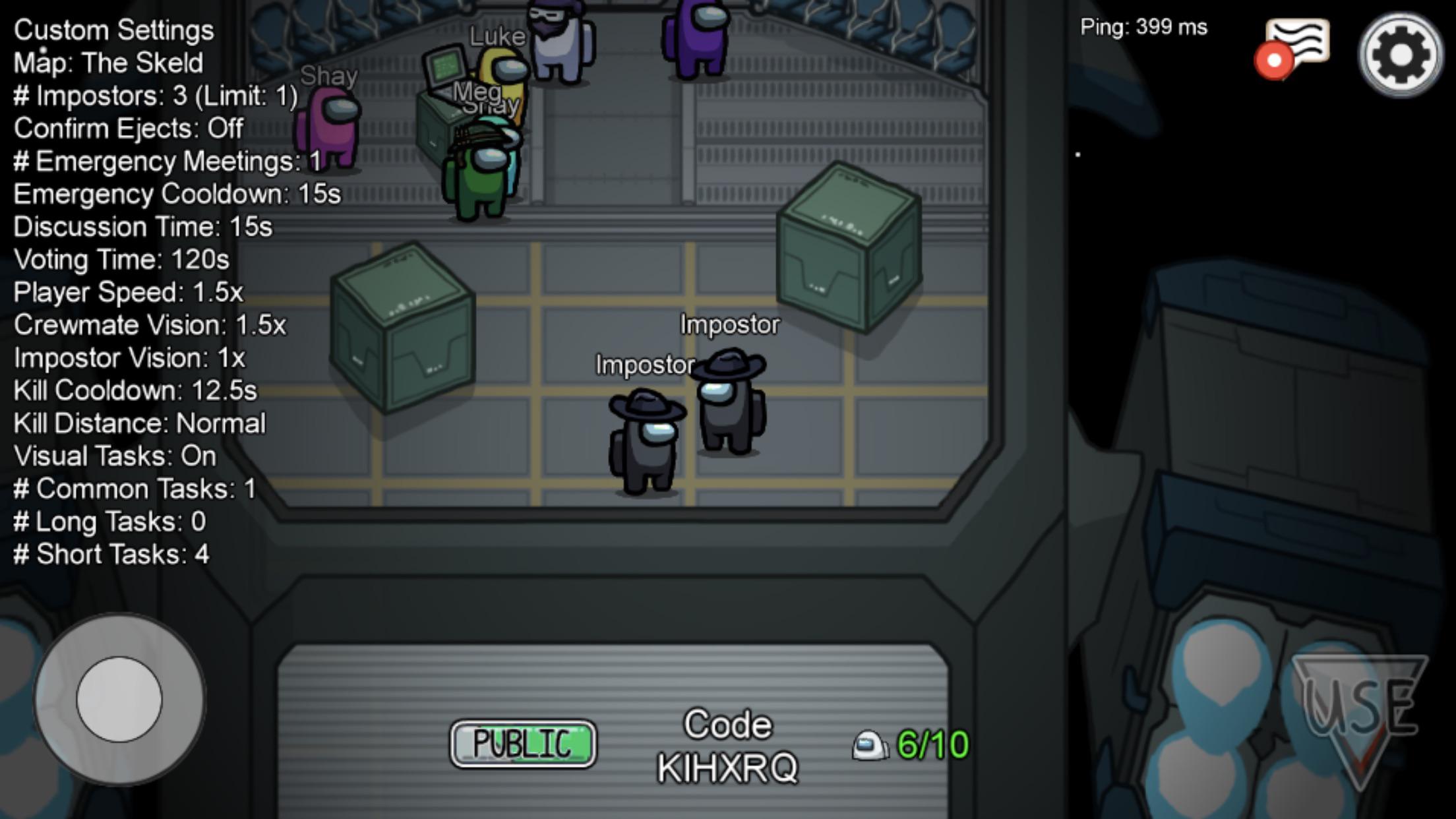Tap the virtual joystick knob
Image resolution: width=1456 pixels, height=819 pixels.
(119, 699)
